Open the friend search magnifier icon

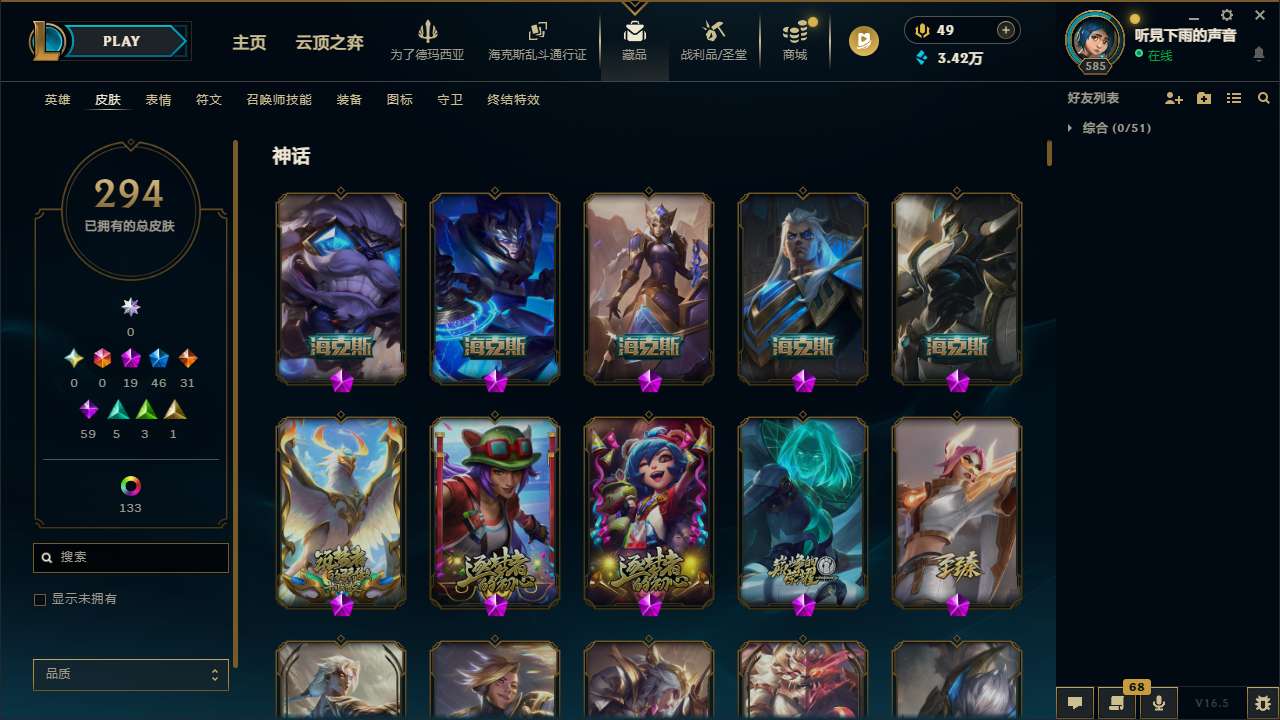(1263, 98)
